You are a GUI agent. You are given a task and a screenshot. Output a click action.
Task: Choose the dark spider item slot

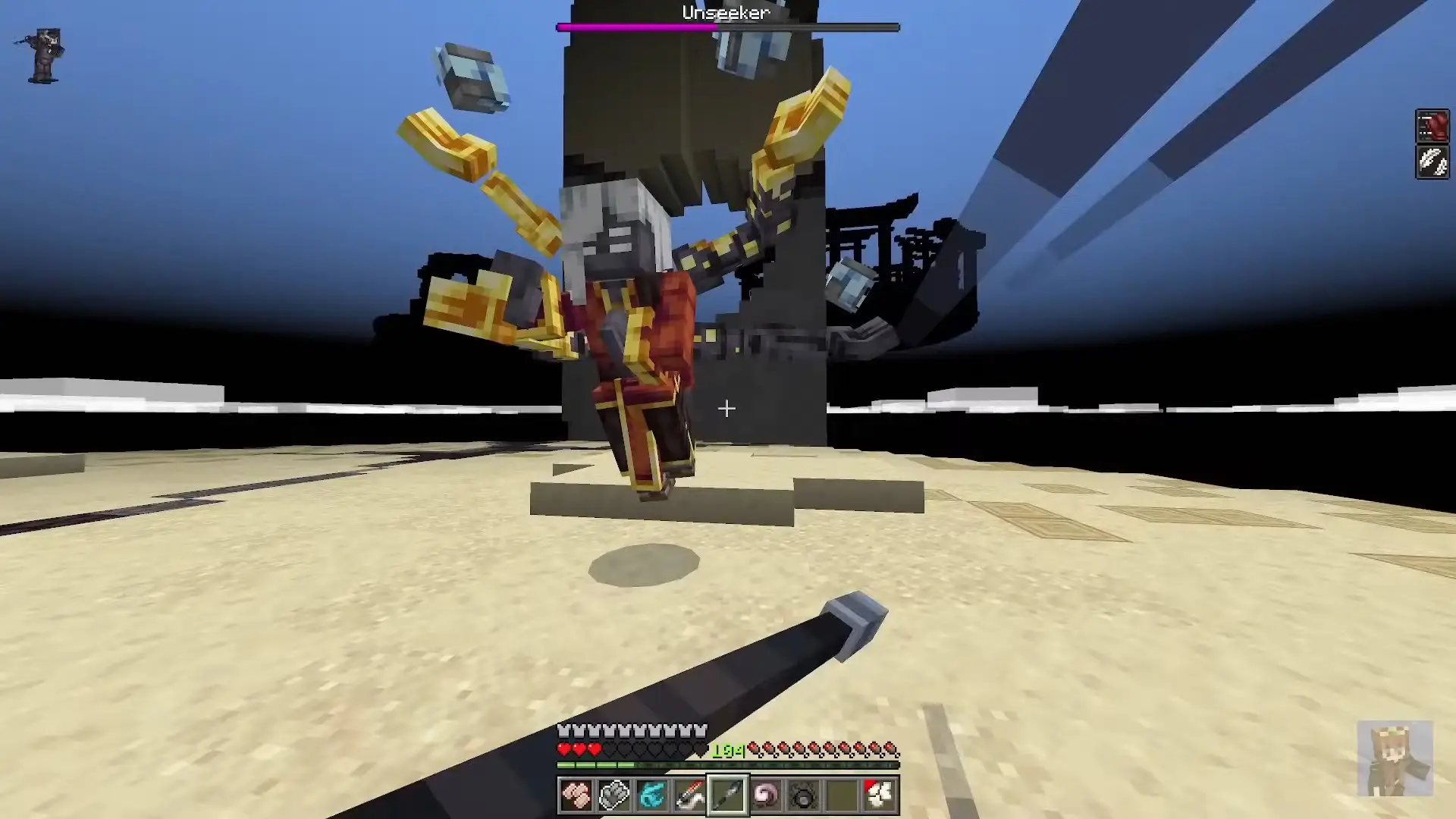[x=804, y=795]
